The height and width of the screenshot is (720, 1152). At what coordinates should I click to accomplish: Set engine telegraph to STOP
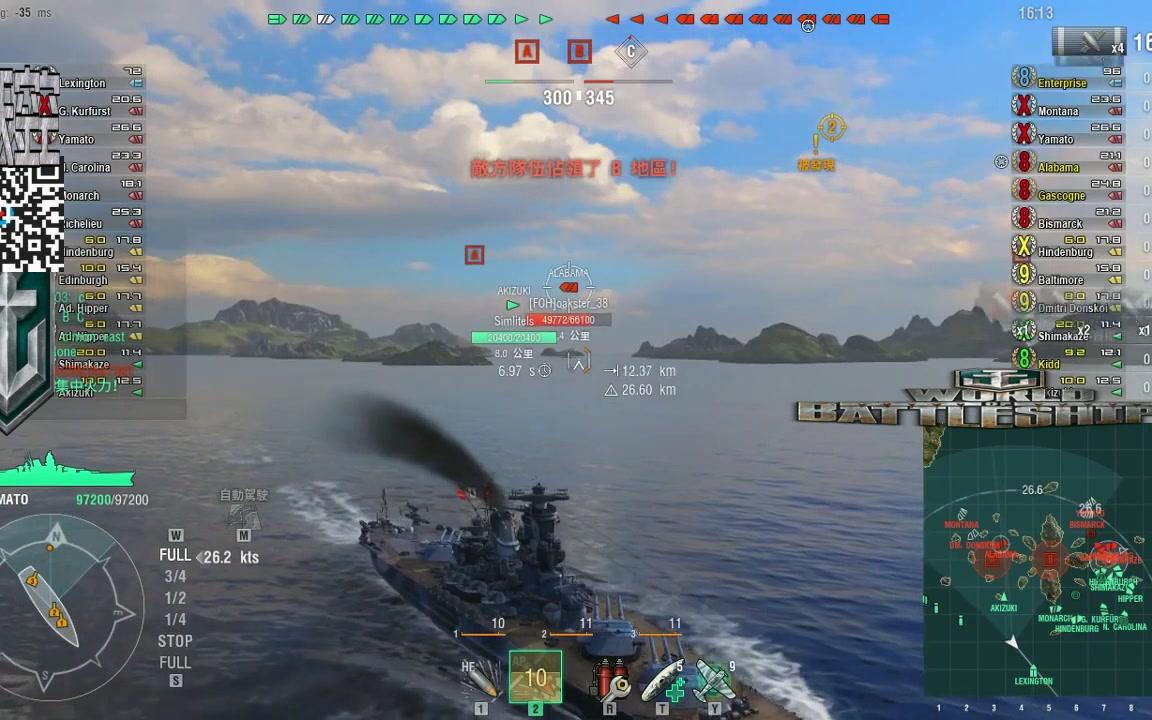pos(175,641)
